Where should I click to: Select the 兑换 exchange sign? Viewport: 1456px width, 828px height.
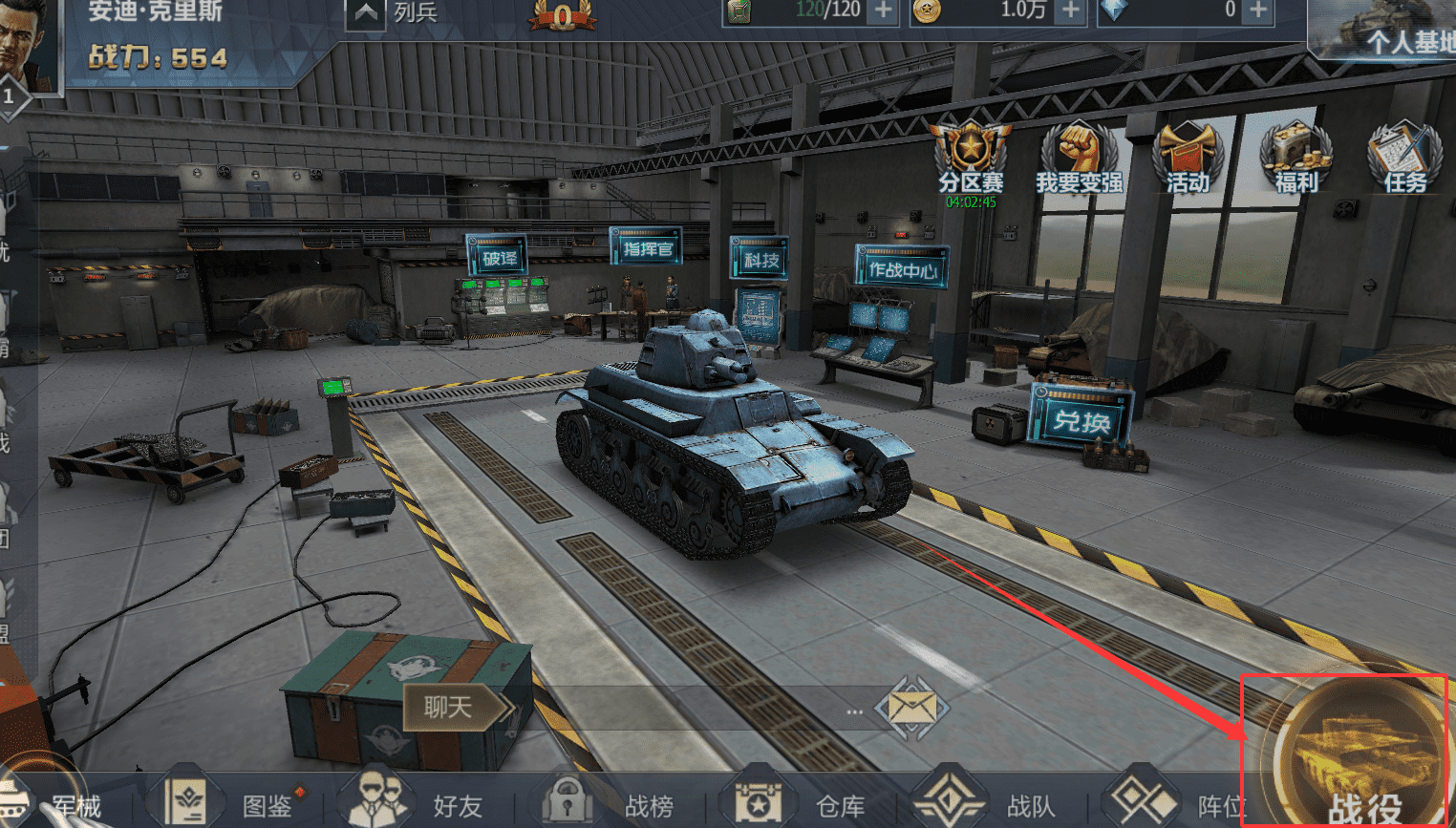click(x=1081, y=419)
